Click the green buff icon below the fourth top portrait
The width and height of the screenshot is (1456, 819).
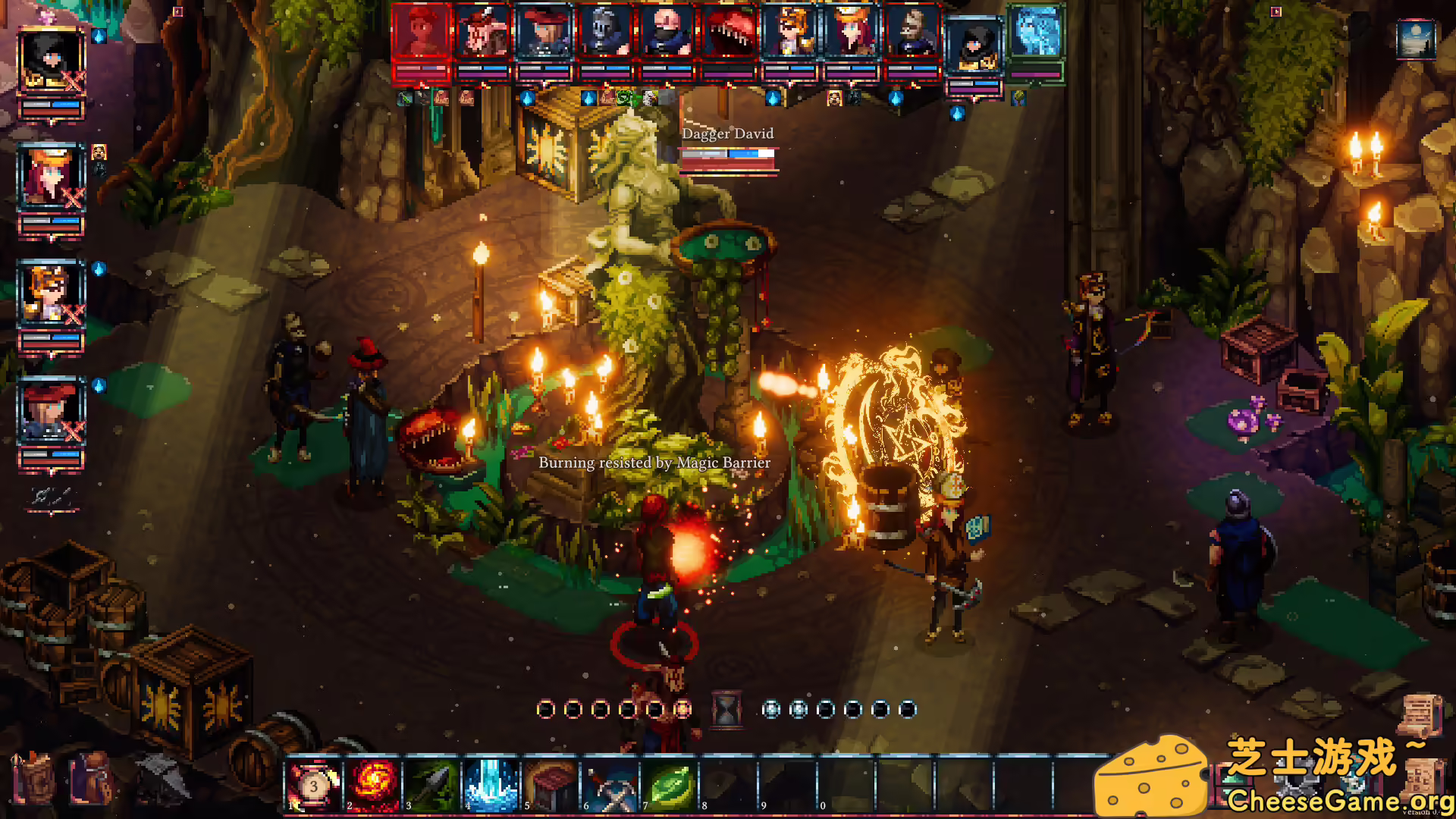624,99
